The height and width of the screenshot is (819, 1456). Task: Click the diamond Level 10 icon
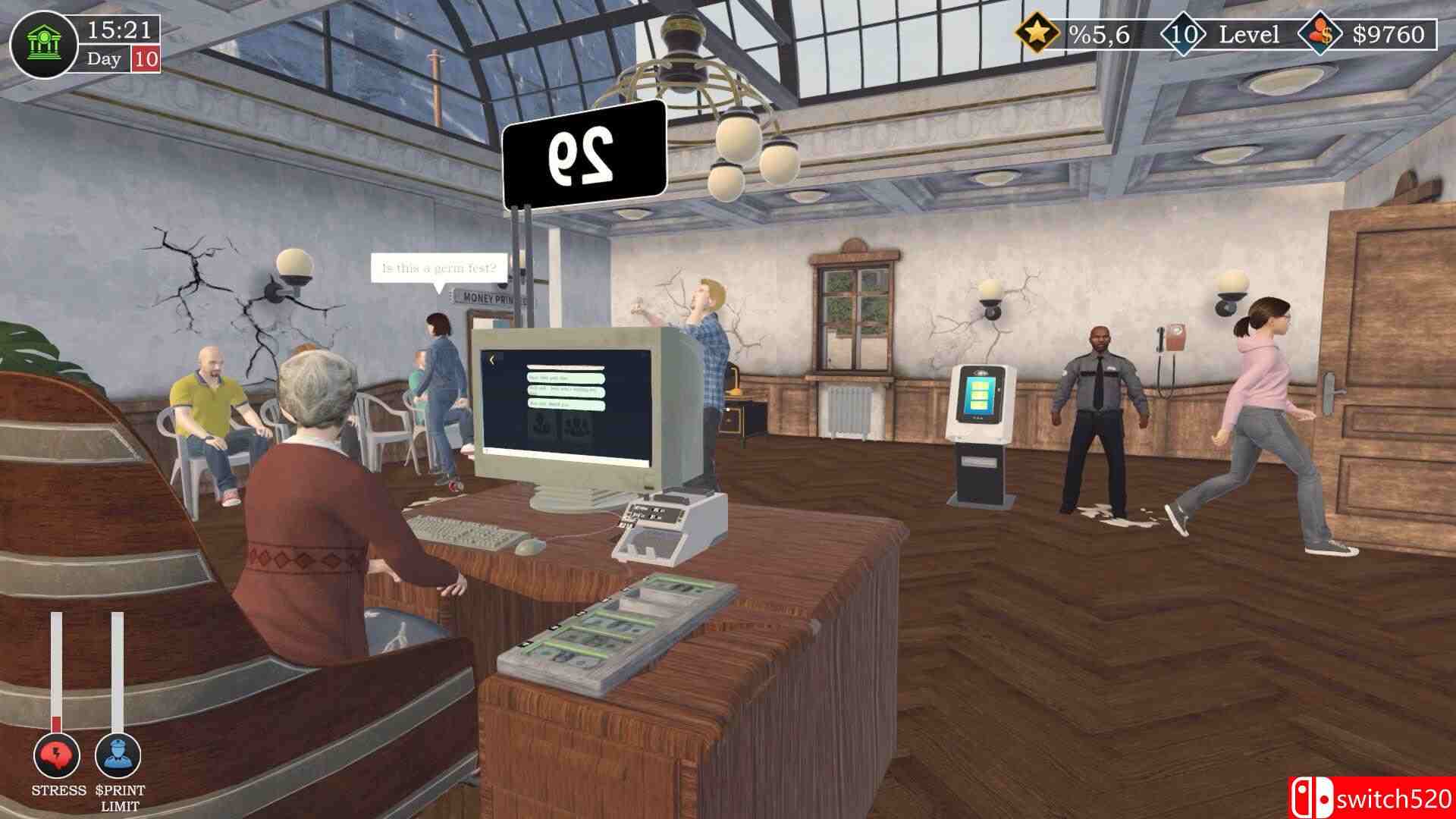pos(1183,32)
